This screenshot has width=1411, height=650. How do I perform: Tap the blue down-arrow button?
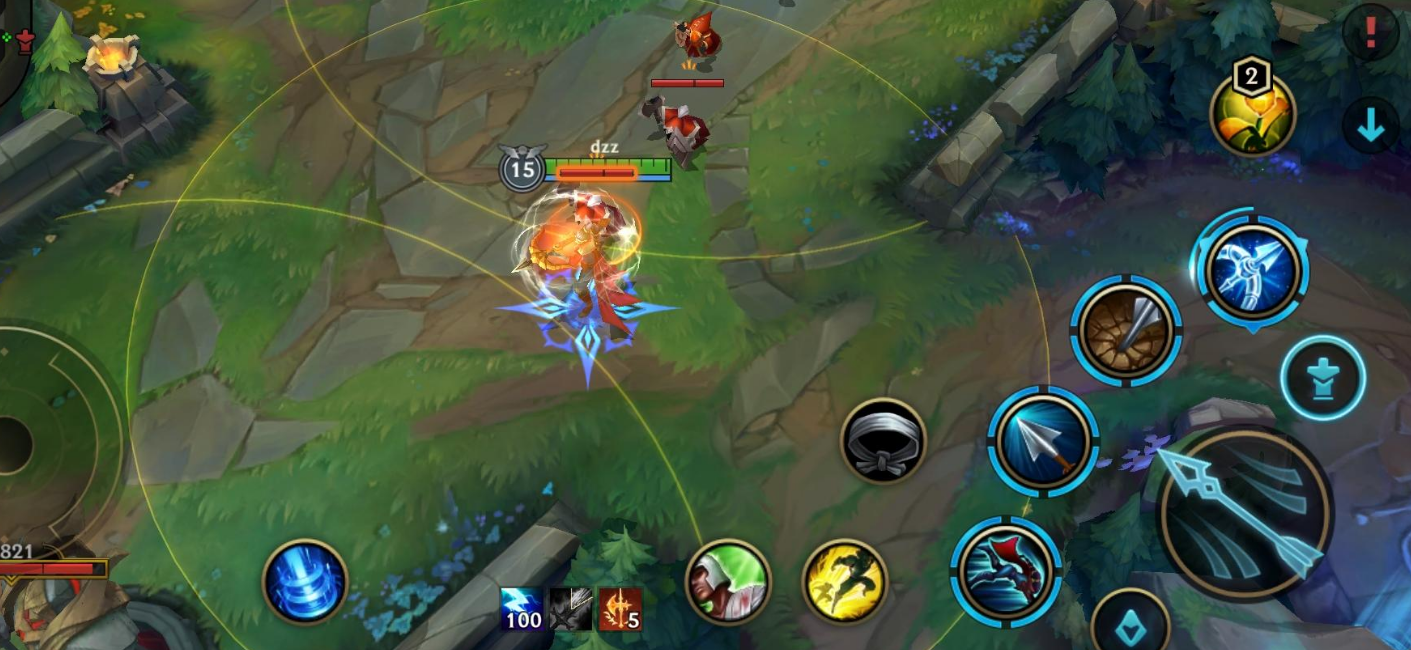[x=1370, y=126]
